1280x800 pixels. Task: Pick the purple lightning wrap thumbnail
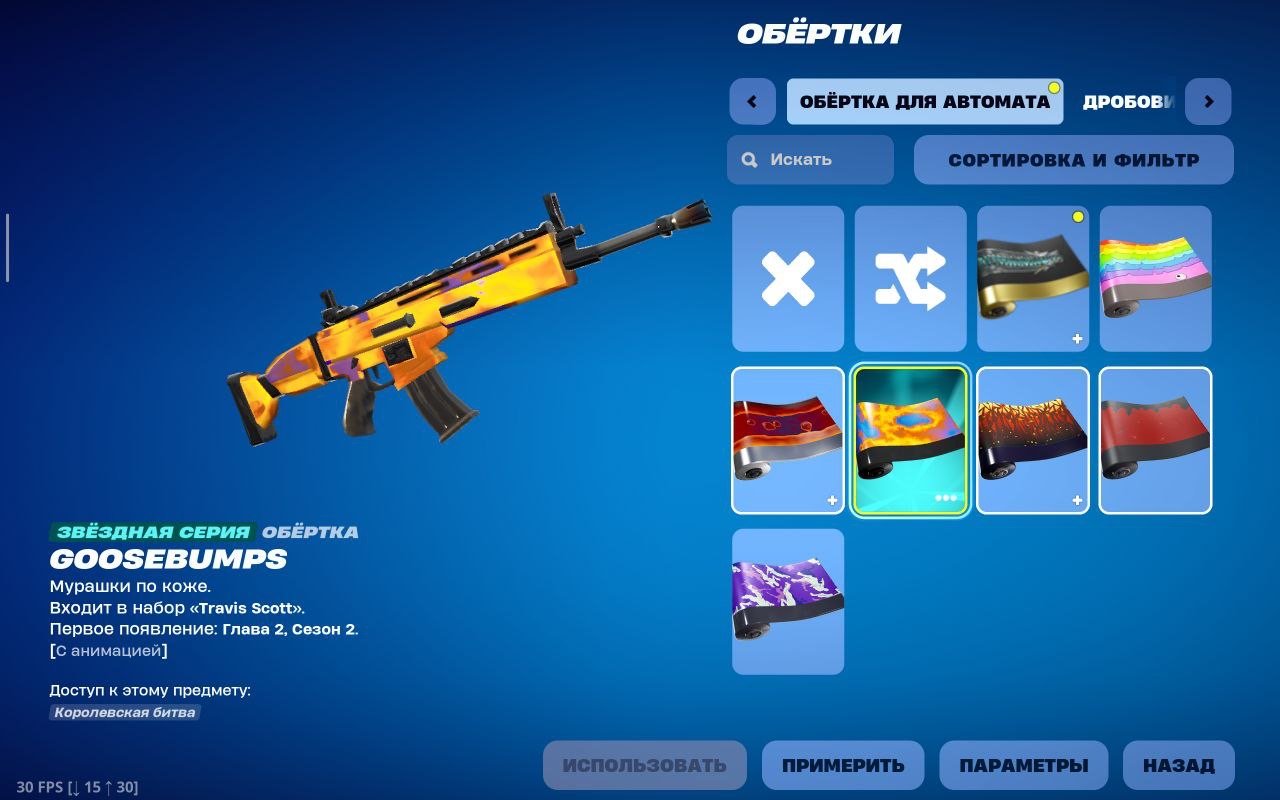click(x=787, y=600)
